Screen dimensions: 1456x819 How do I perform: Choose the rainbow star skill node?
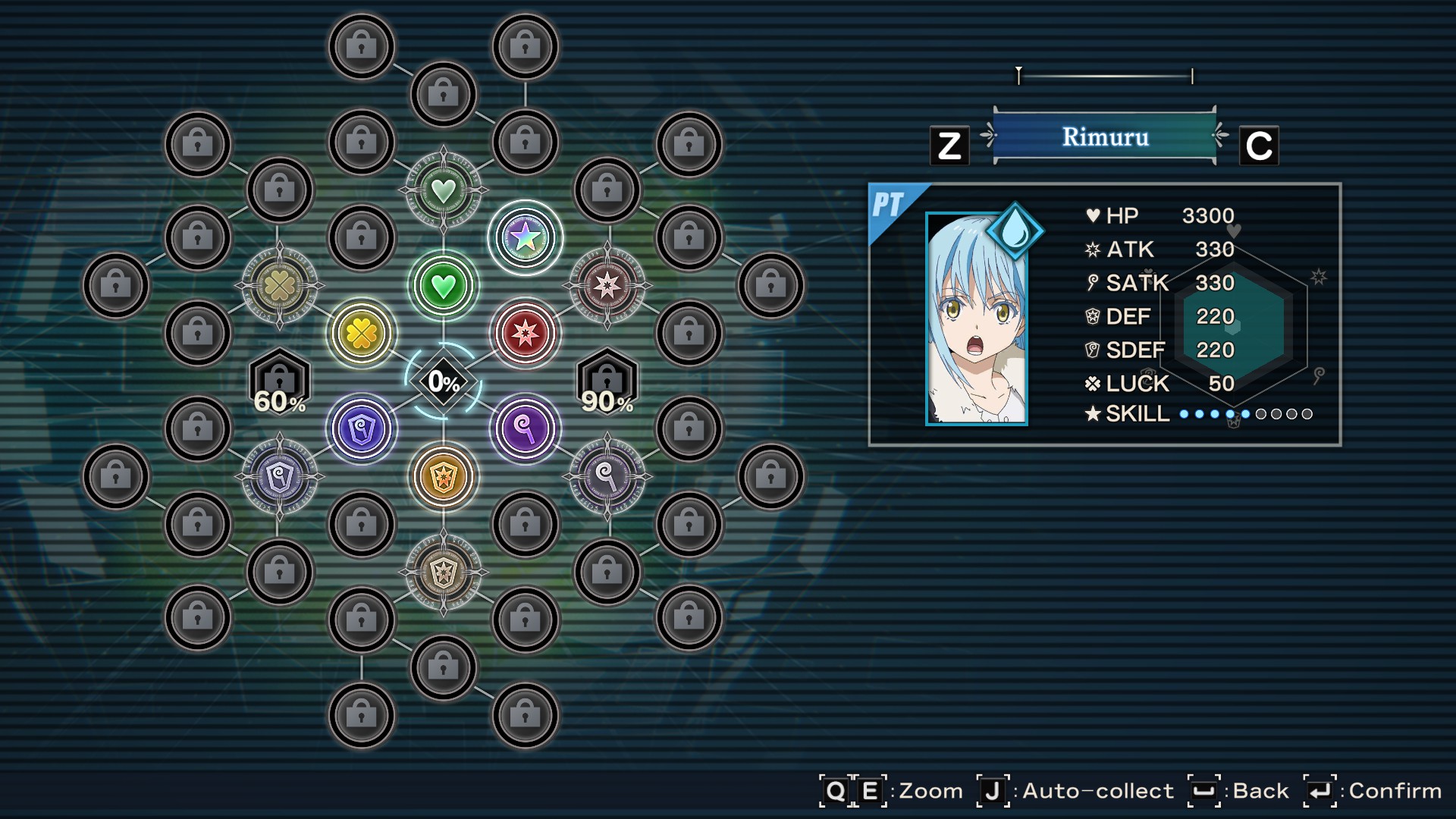pyautogui.click(x=525, y=238)
